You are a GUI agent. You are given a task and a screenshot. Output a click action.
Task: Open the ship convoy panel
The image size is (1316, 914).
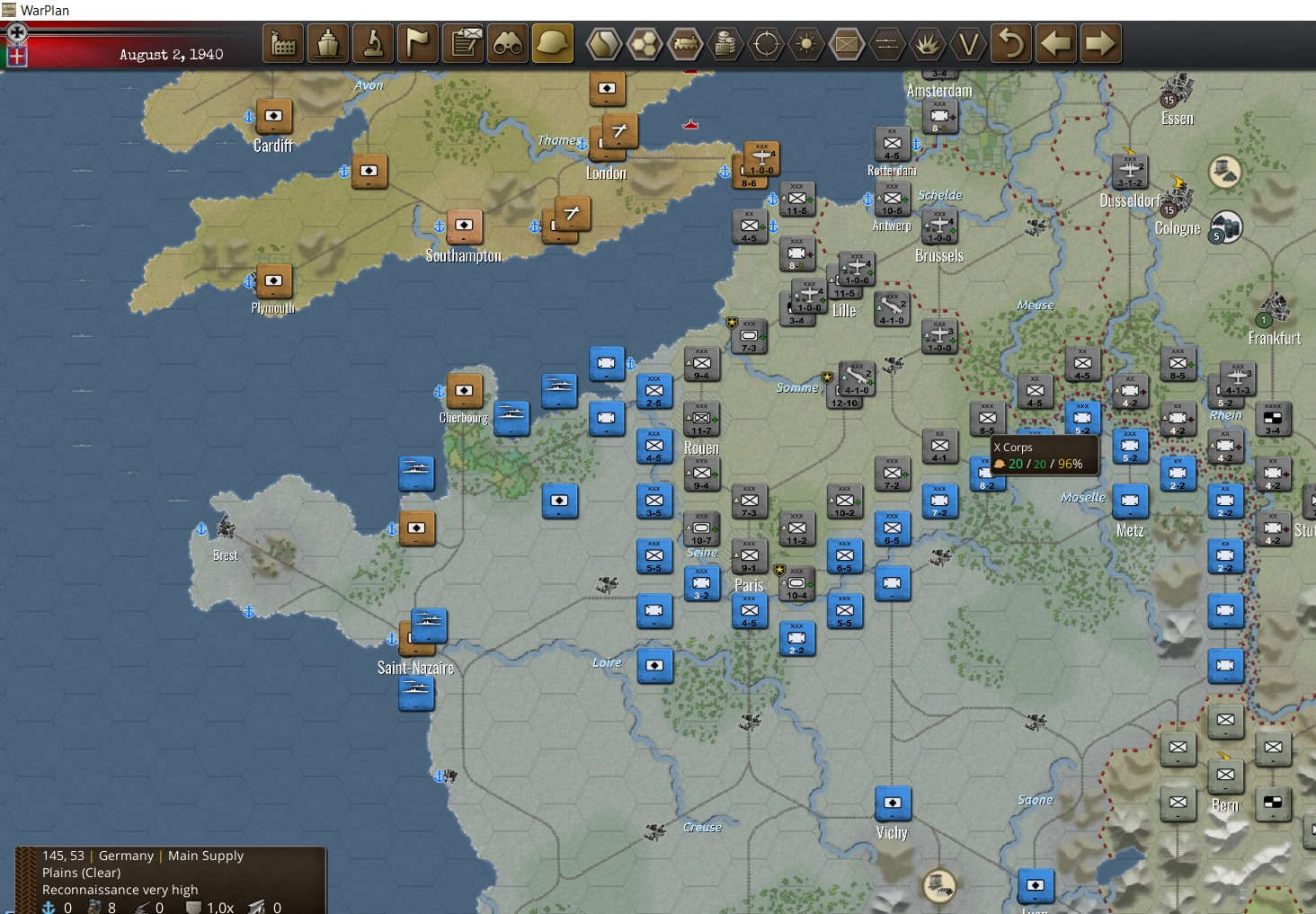[328, 43]
